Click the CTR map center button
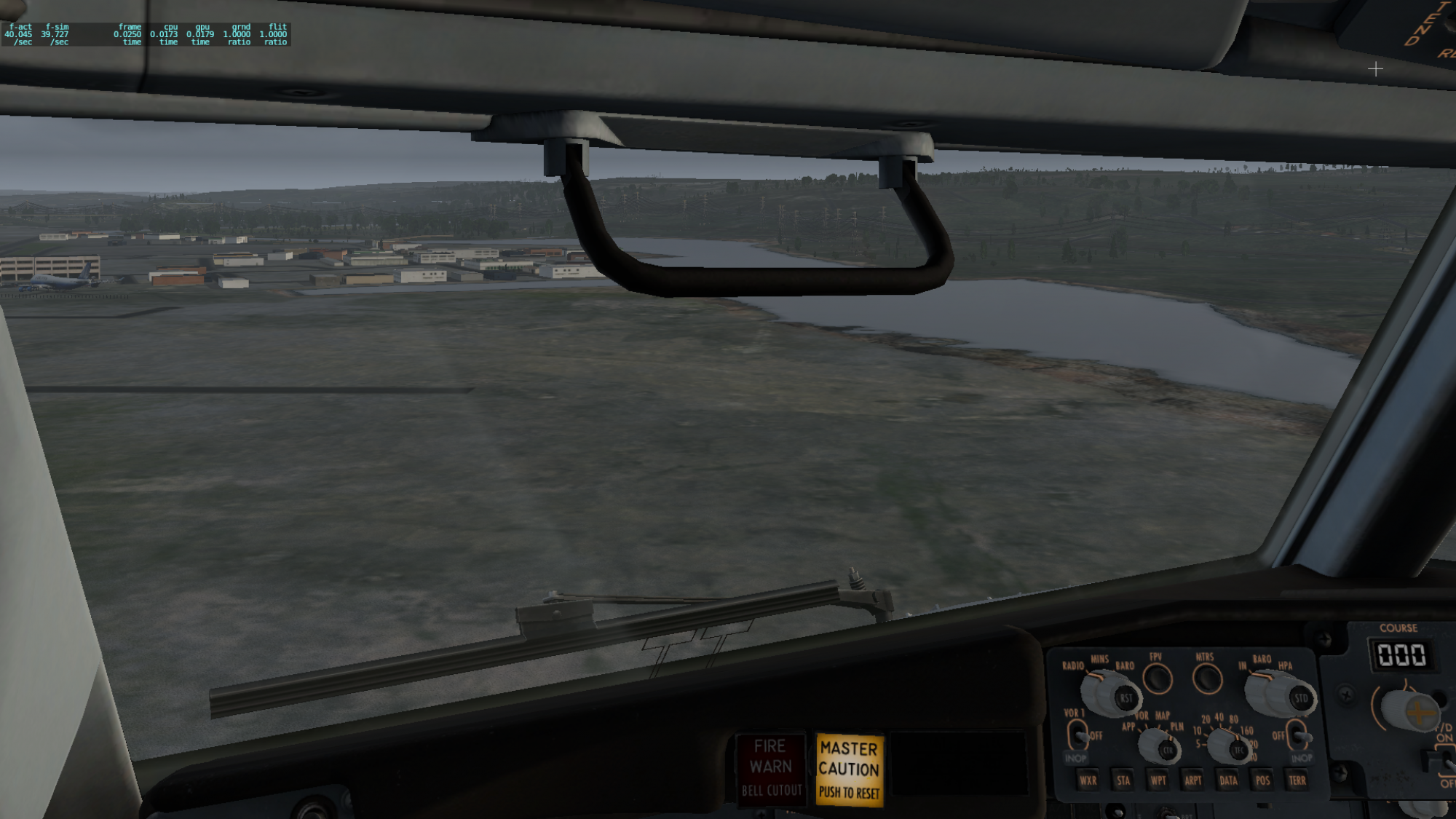This screenshot has height=819, width=1456. click(x=1168, y=750)
